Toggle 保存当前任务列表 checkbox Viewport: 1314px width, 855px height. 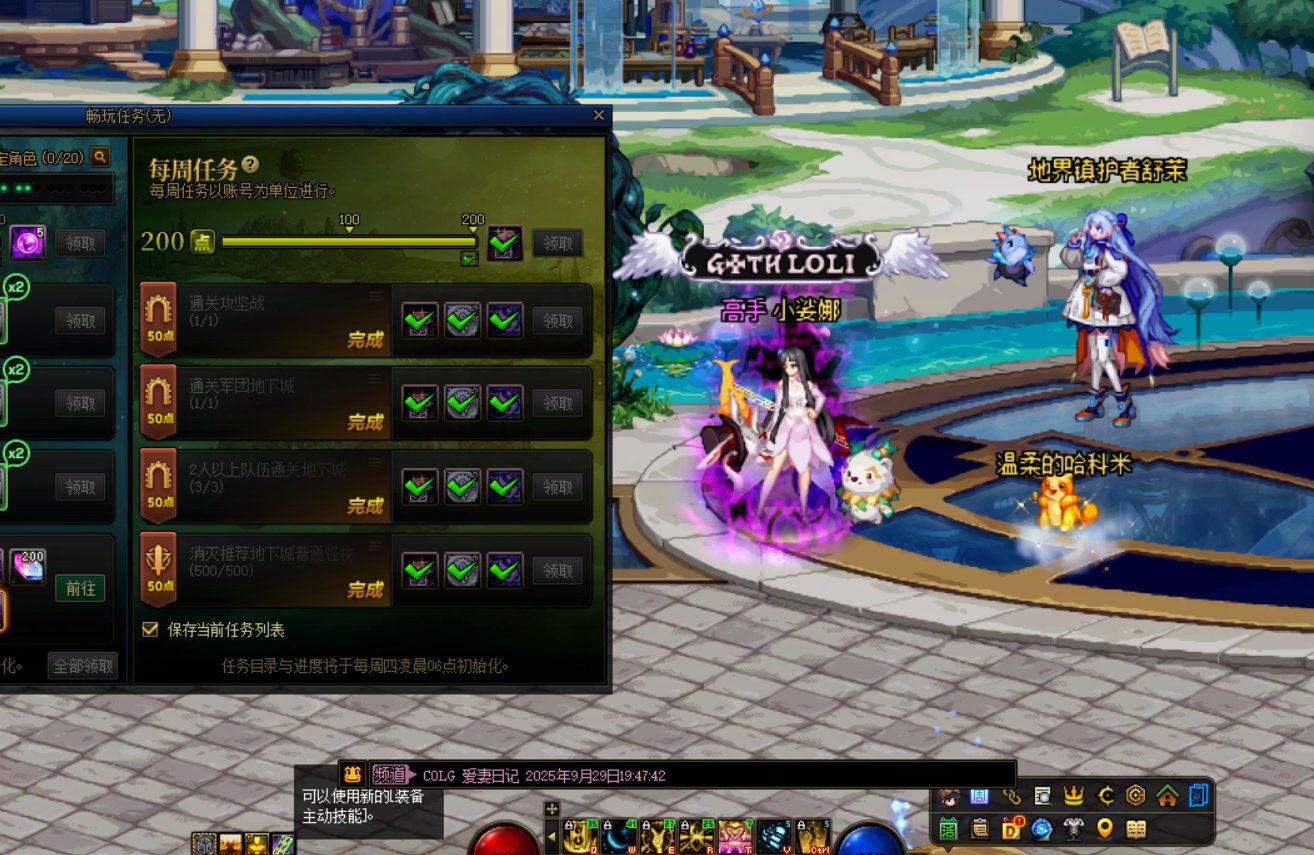click(x=151, y=630)
